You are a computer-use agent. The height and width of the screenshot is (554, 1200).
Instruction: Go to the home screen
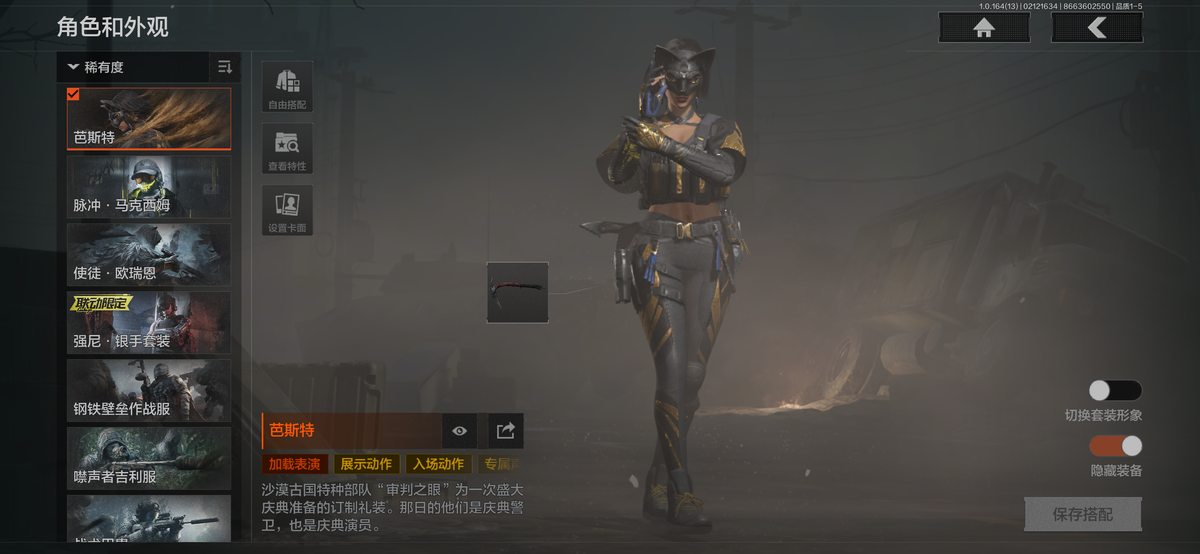click(984, 28)
